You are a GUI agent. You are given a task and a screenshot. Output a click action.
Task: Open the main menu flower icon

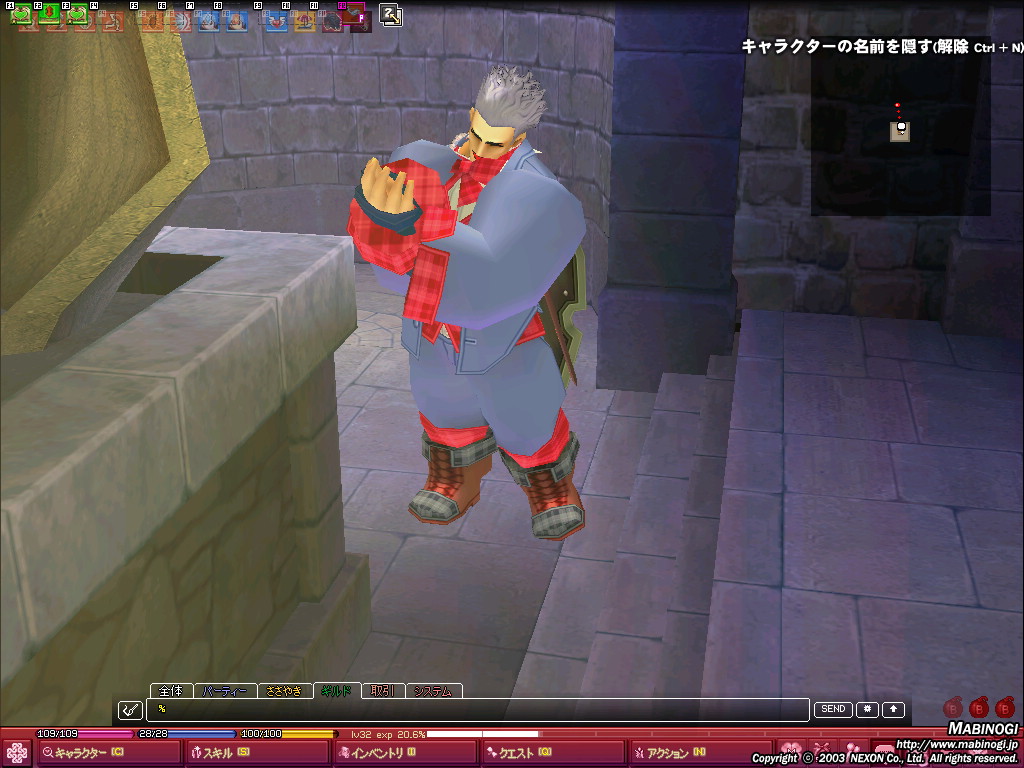point(17,753)
